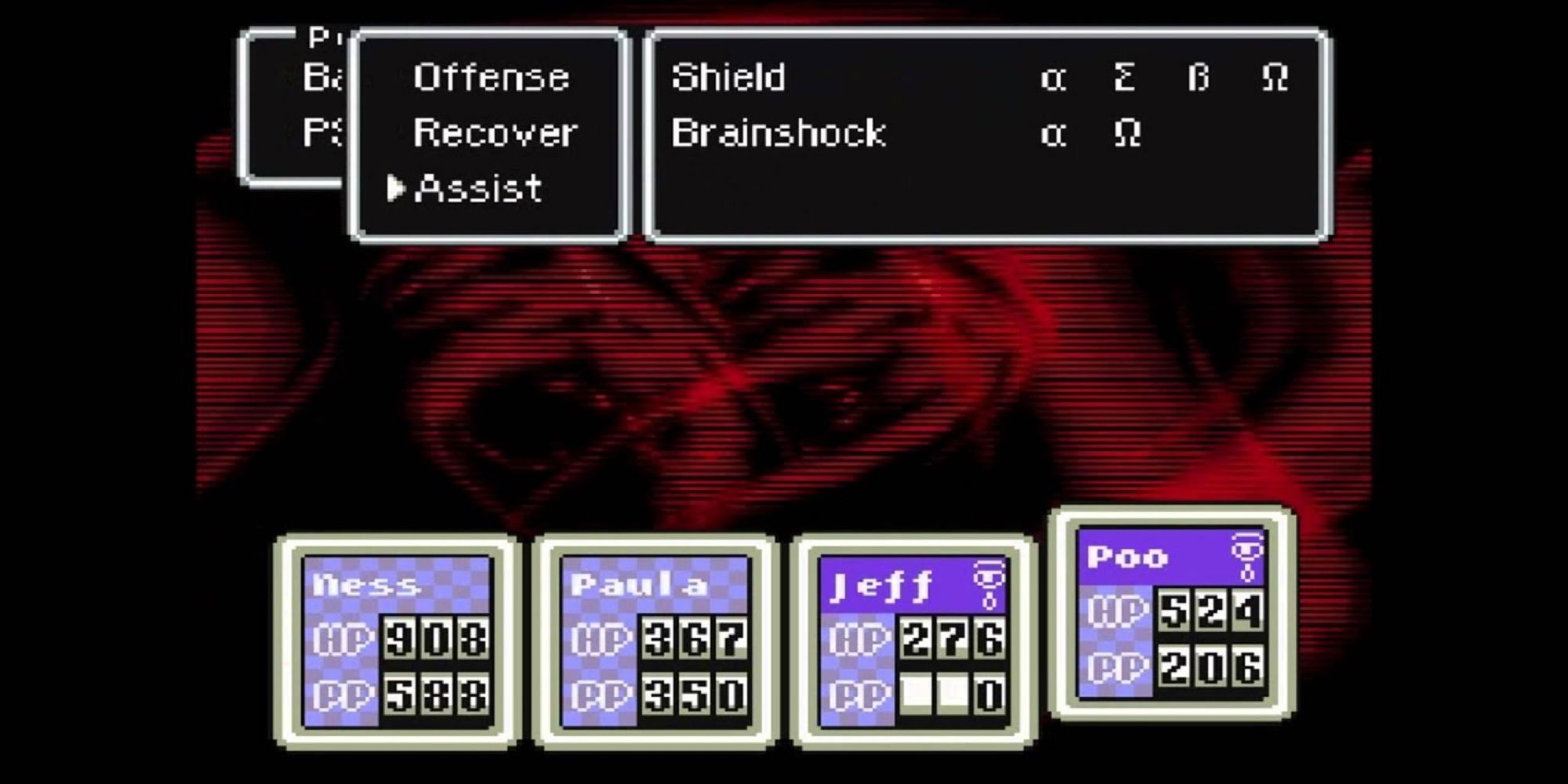Select the Shield Sigma level icon

(1127, 77)
